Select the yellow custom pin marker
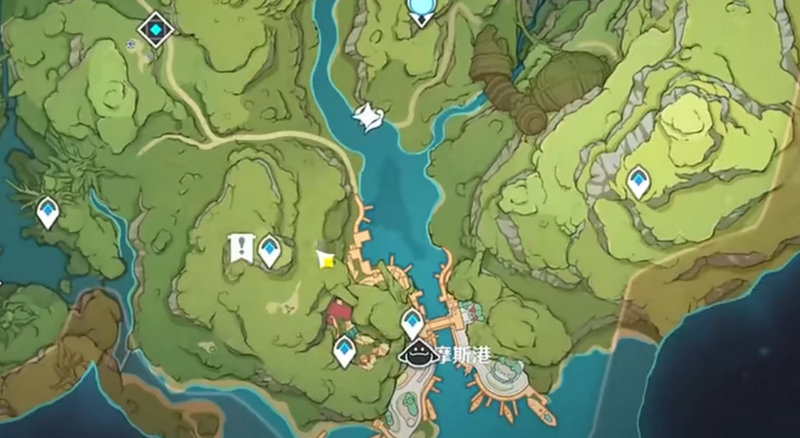 tap(326, 259)
